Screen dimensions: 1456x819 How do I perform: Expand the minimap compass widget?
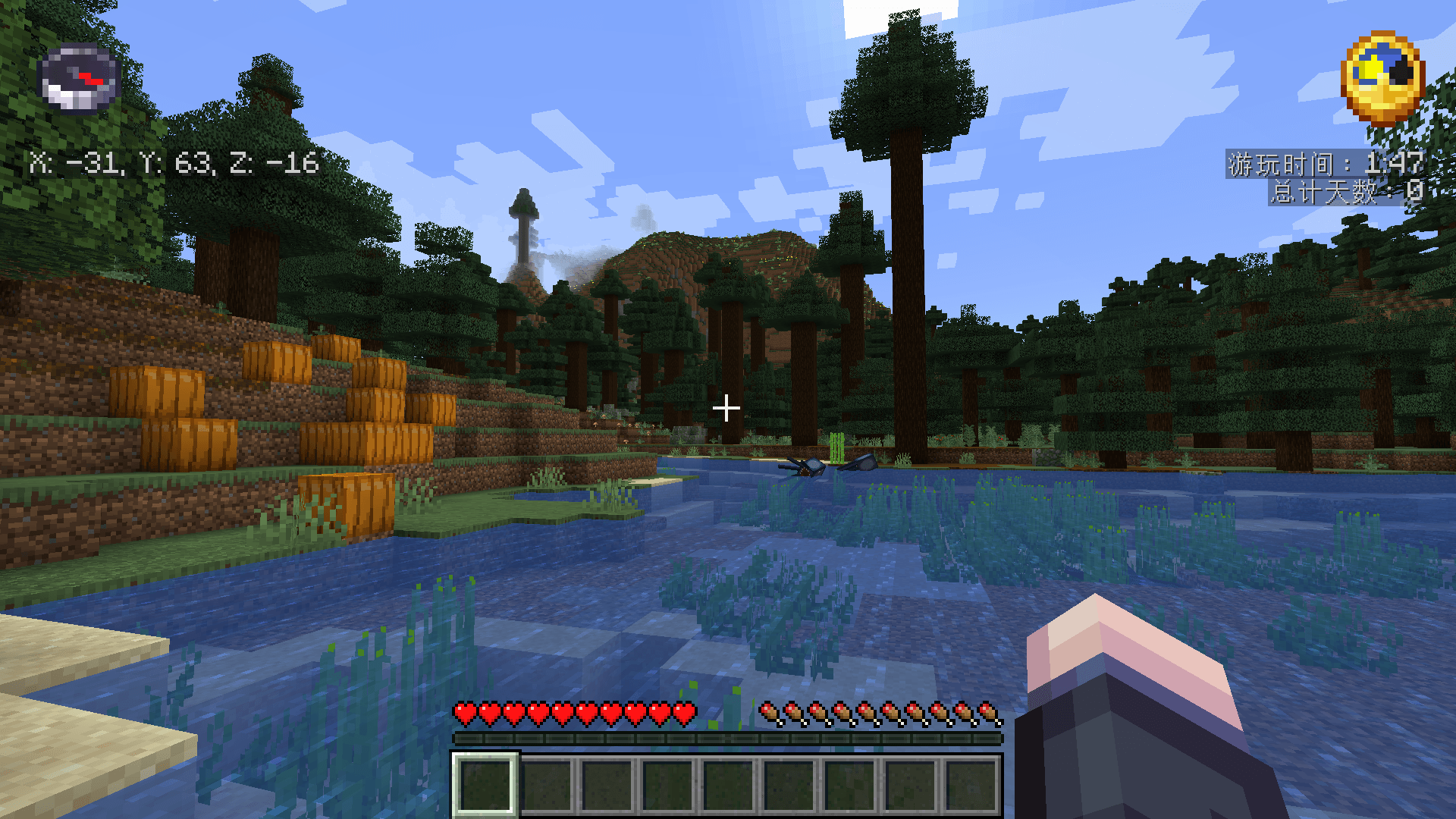tap(80, 80)
